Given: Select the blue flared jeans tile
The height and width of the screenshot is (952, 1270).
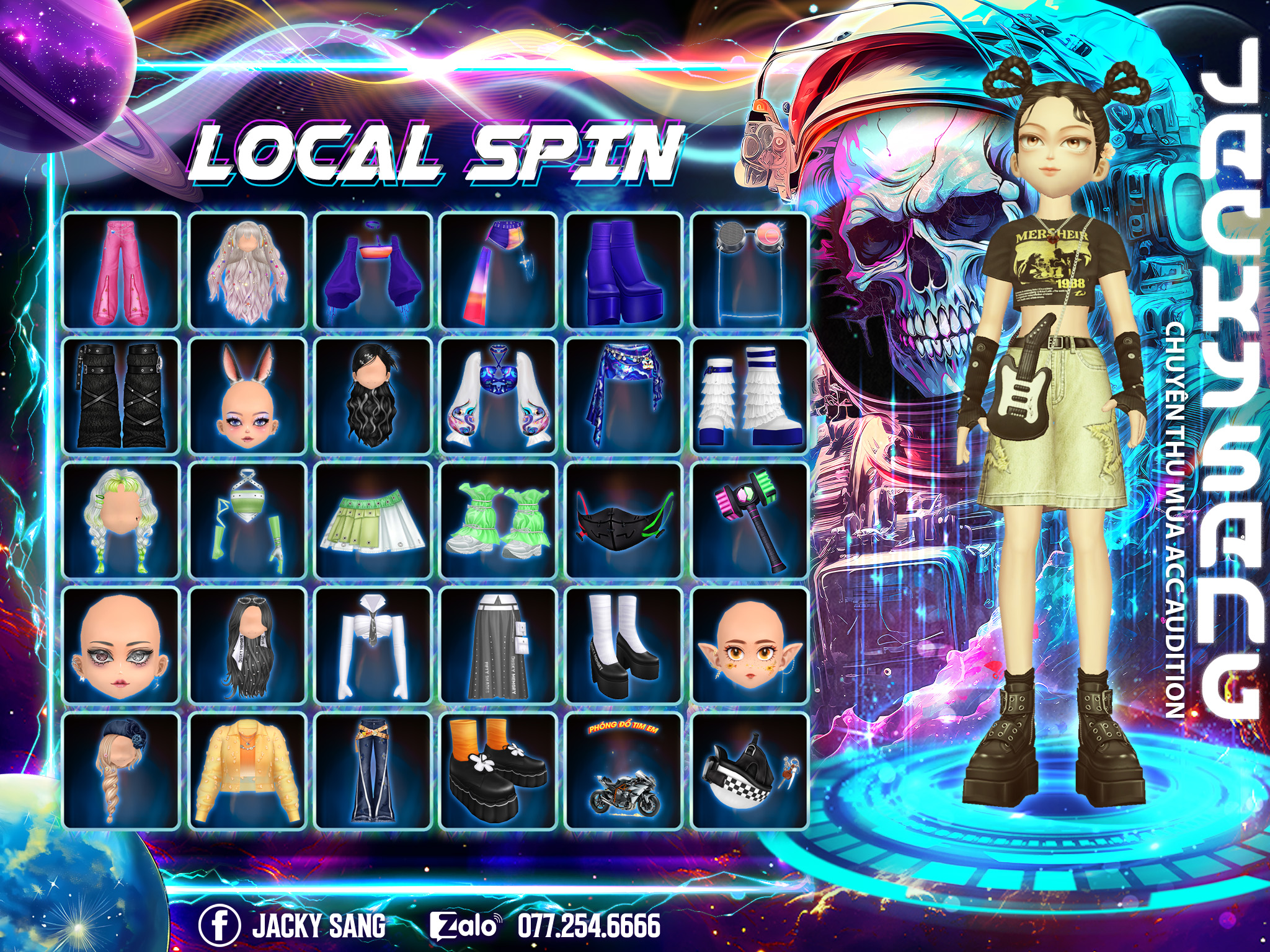Looking at the screenshot, I should click(x=373, y=771).
